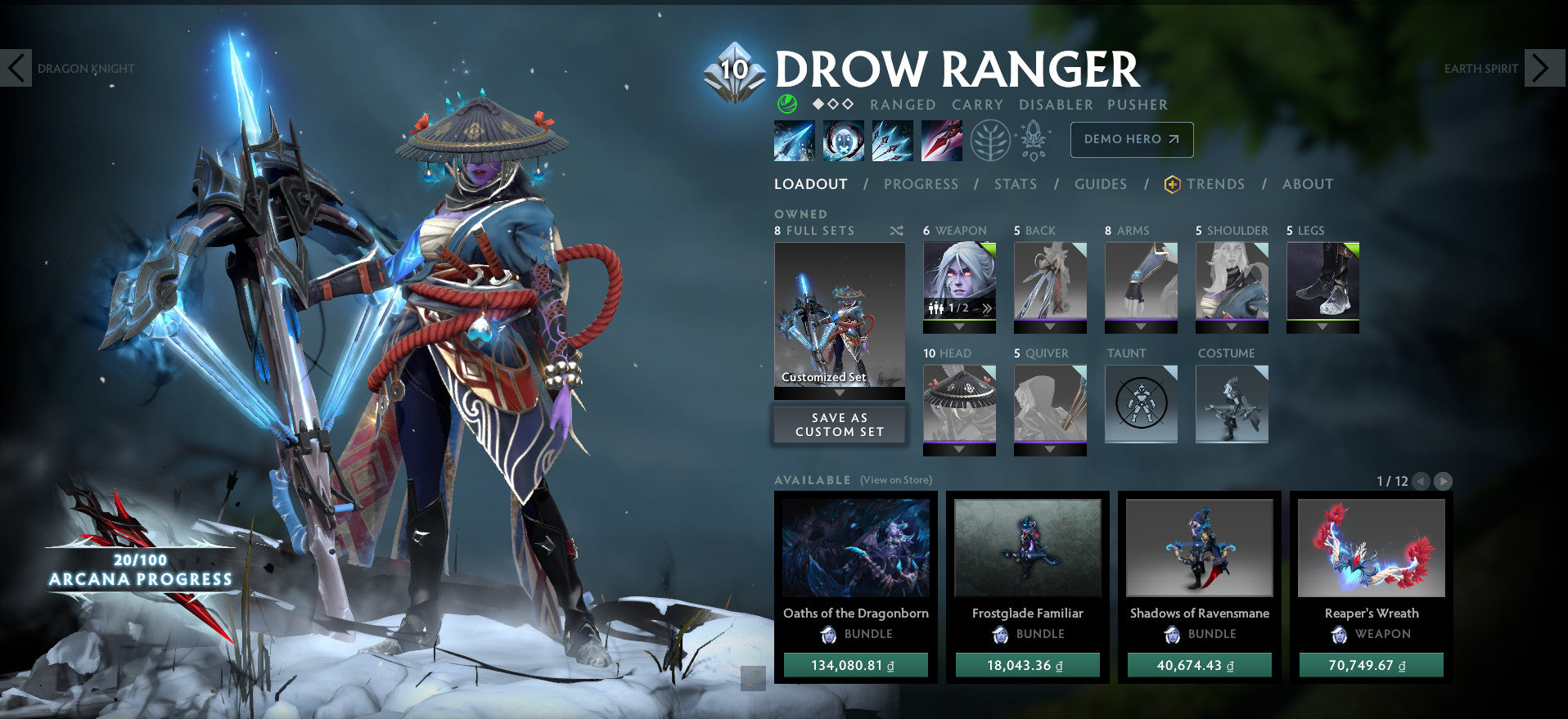Click the DEMO HERO button
Viewport: 1568px width, 719px height.
click(x=1131, y=139)
